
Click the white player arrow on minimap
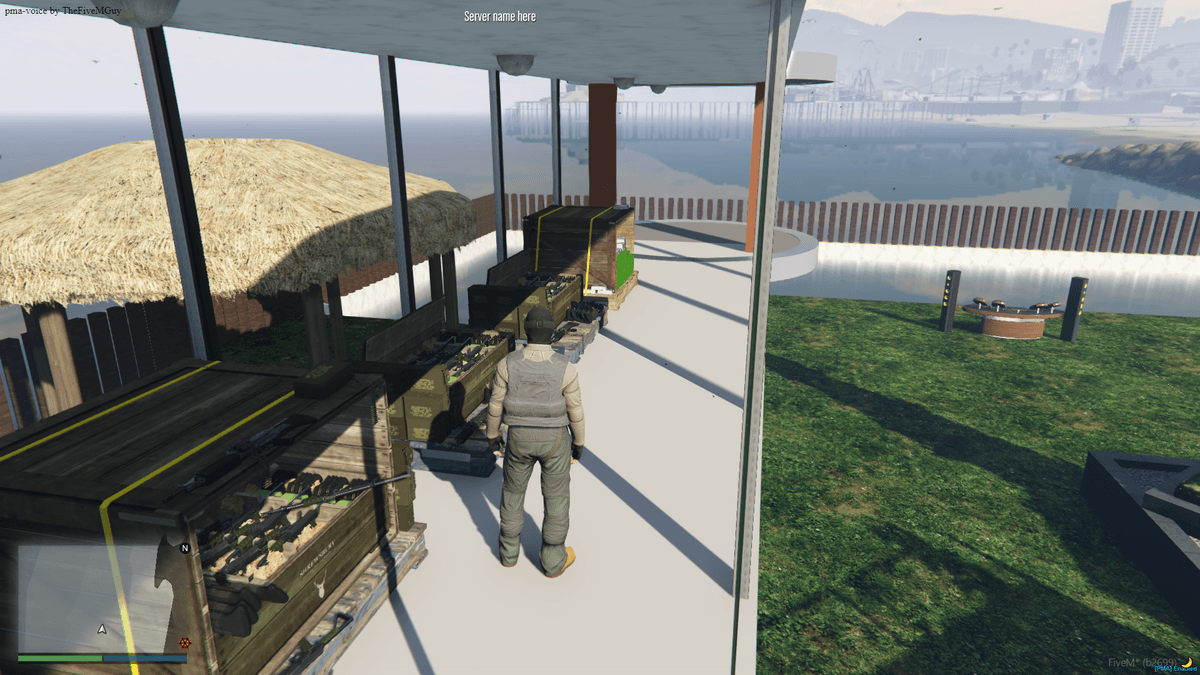click(101, 630)
